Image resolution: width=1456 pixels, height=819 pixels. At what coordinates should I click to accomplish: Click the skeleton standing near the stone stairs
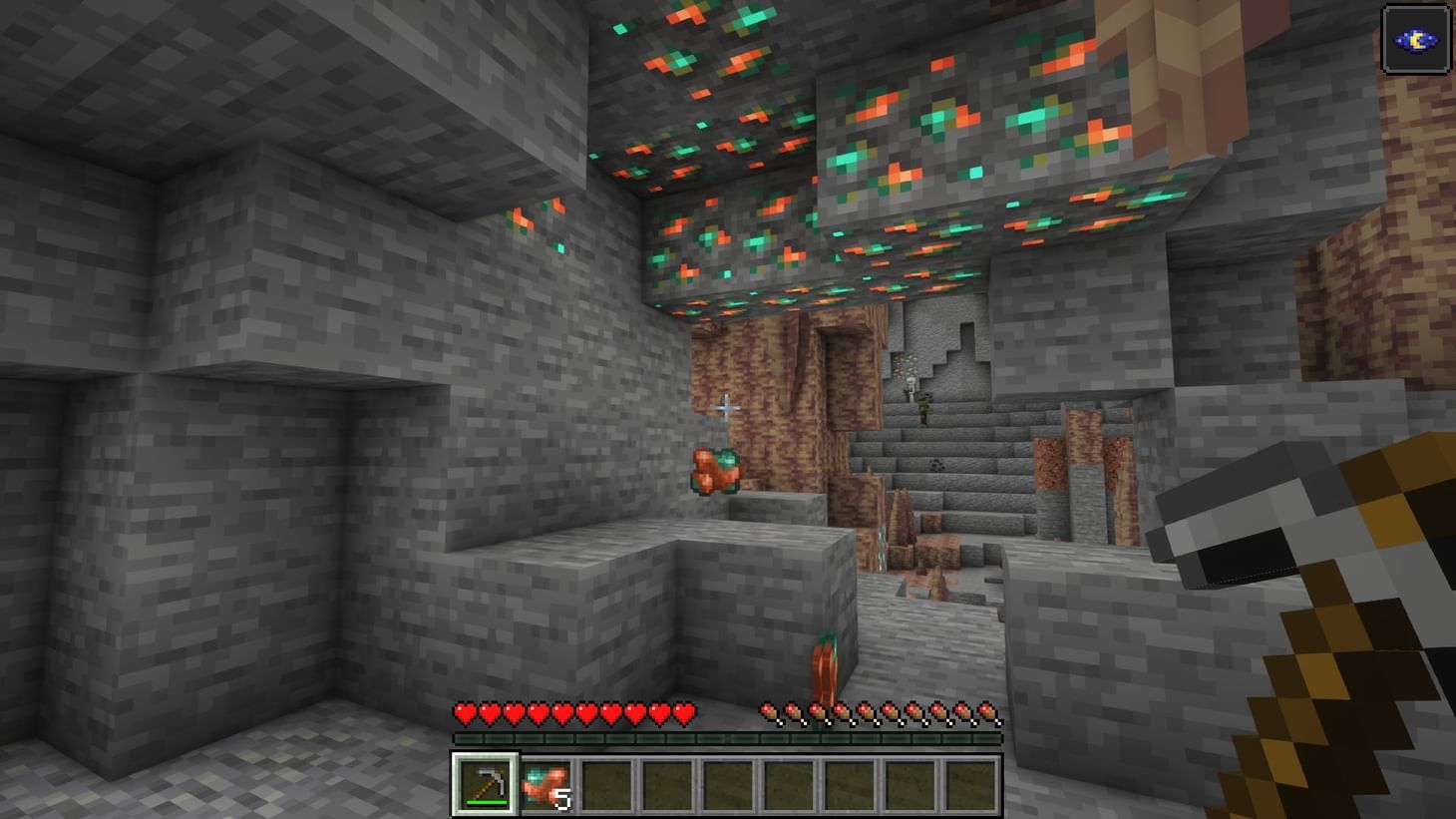[912, 391]
